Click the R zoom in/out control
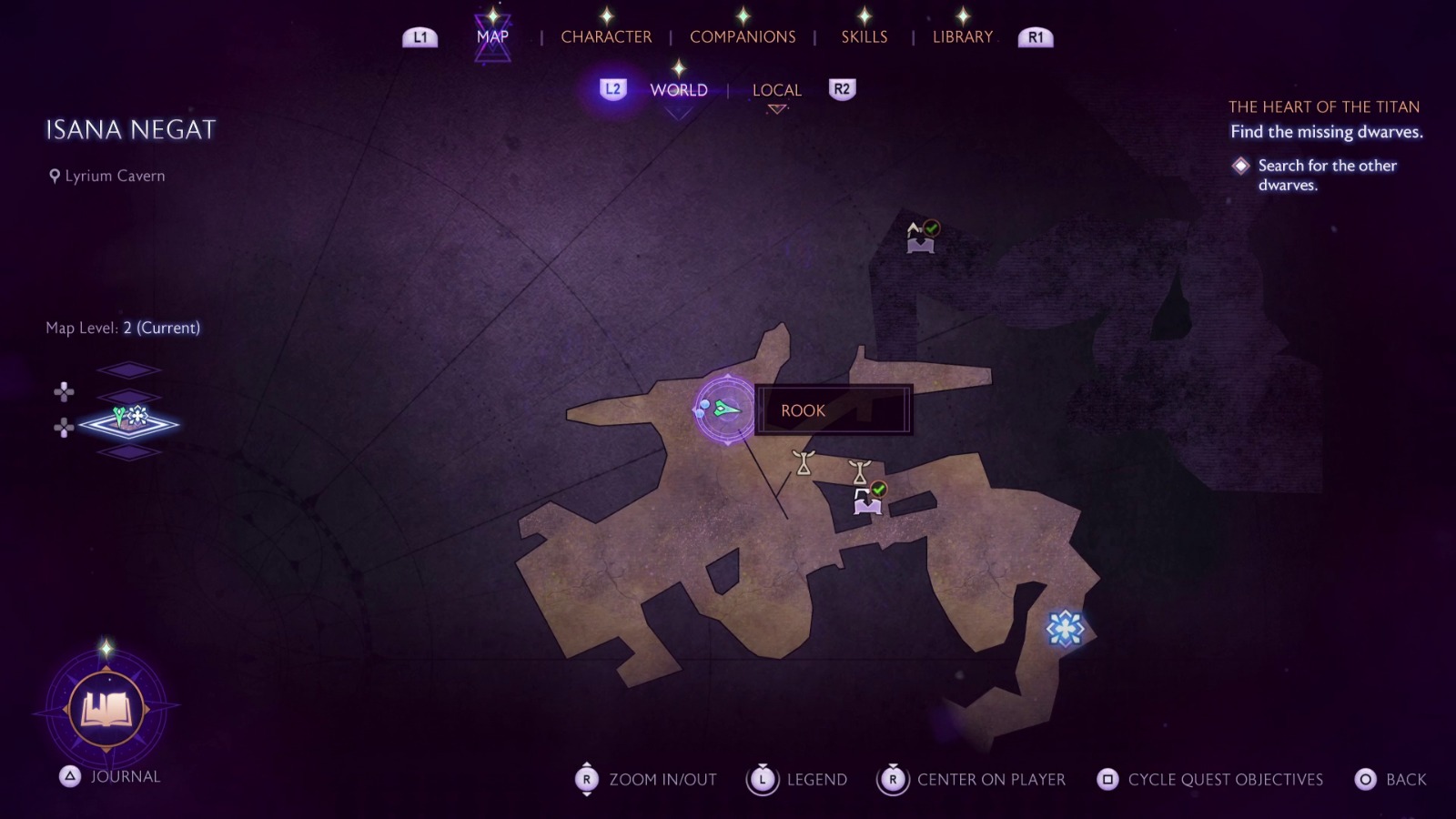Image resolution: width=1456 pixels, height=819 pixels. pos(587,780)
